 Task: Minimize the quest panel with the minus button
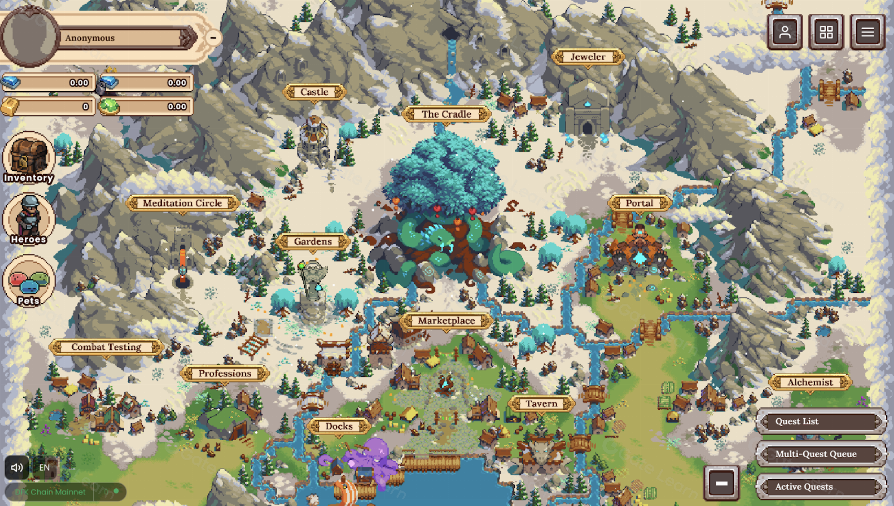coord(721,484)
